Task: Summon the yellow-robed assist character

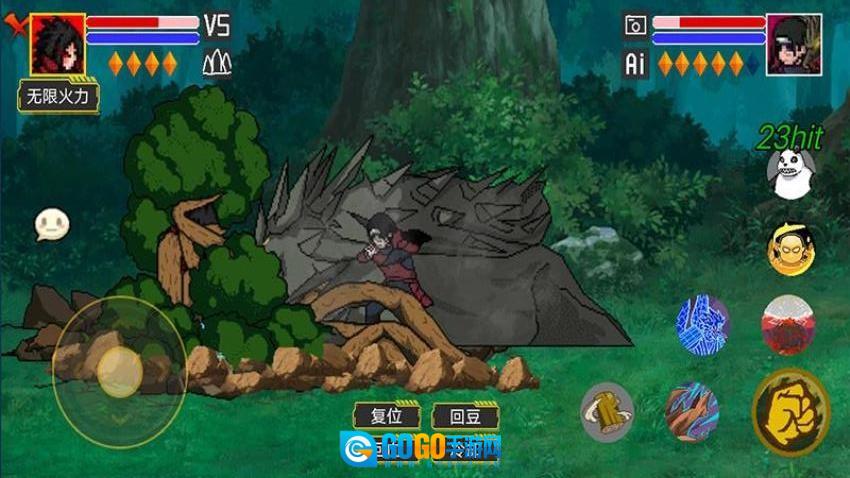Action: click(790, 248)
